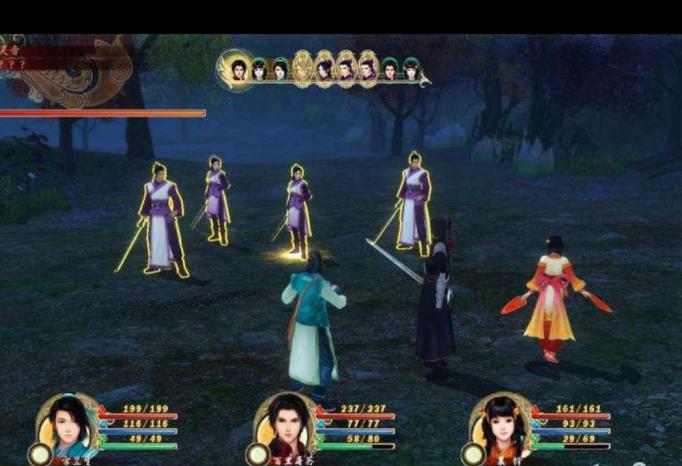
Task: Target the outlined enemy with glowing feet marker
Action: [297, 212]
